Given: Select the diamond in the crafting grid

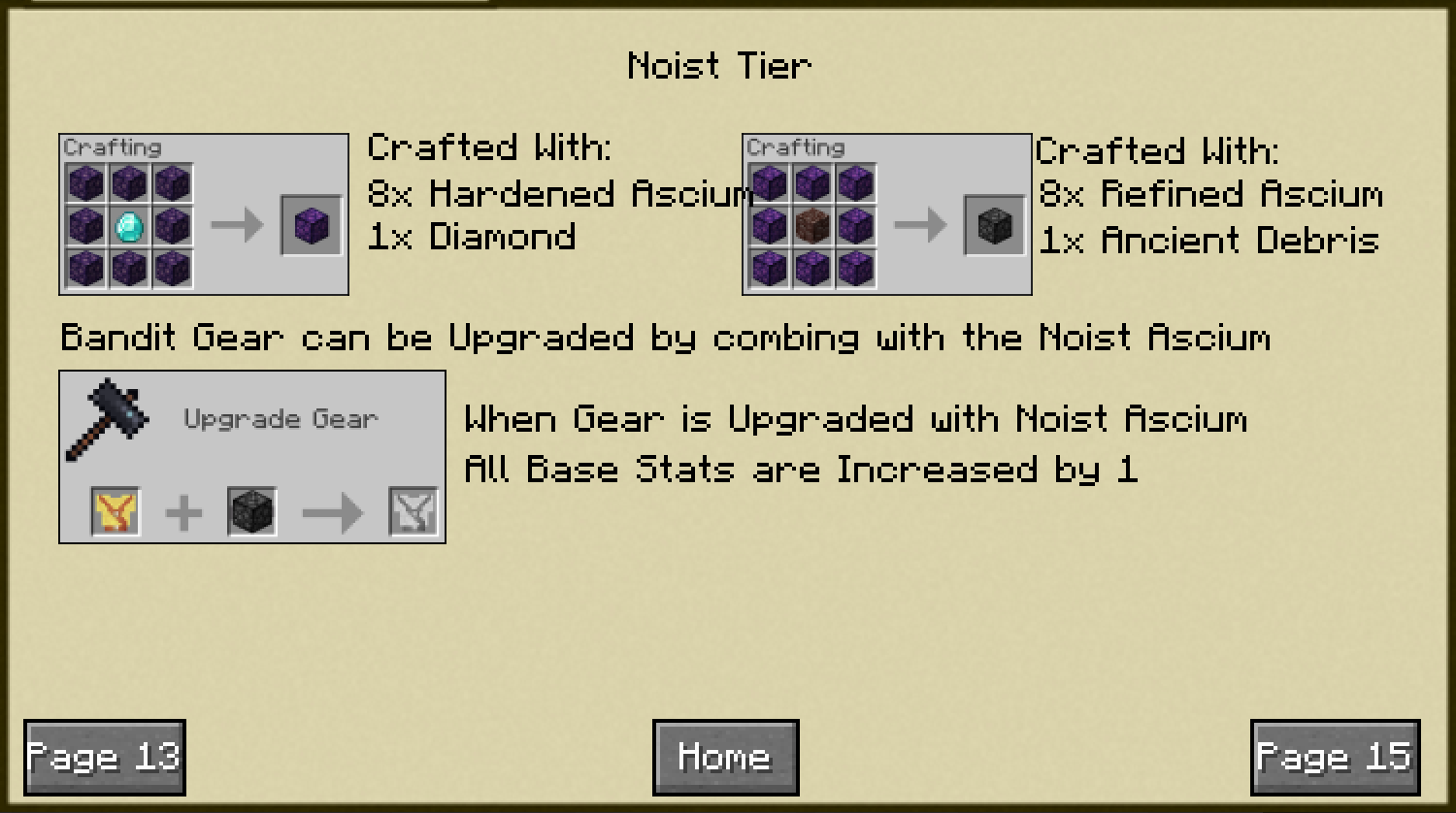Looking at the screenshot, I should coord(128,226).
